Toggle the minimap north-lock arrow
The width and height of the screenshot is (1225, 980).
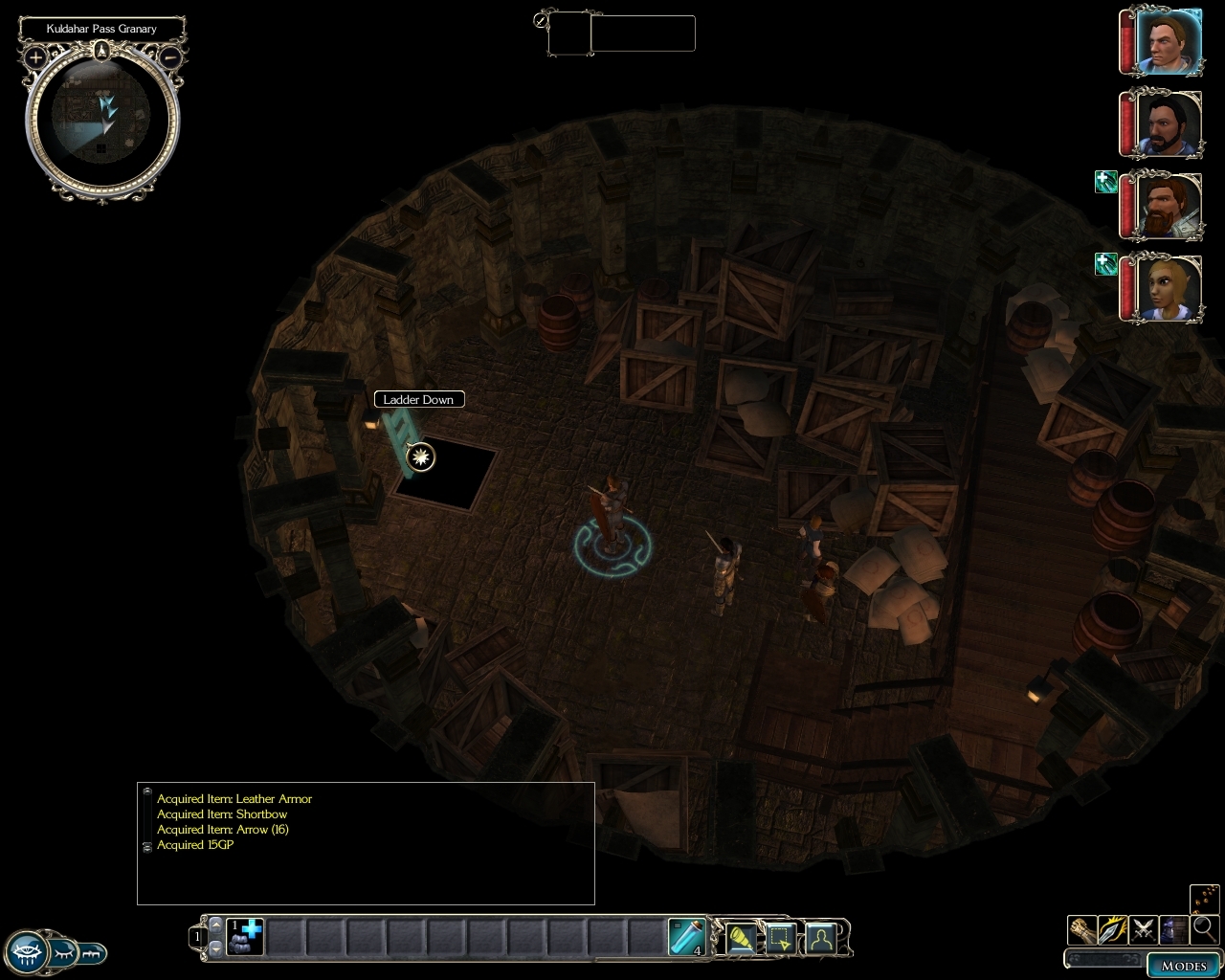(x=102, y=53)
